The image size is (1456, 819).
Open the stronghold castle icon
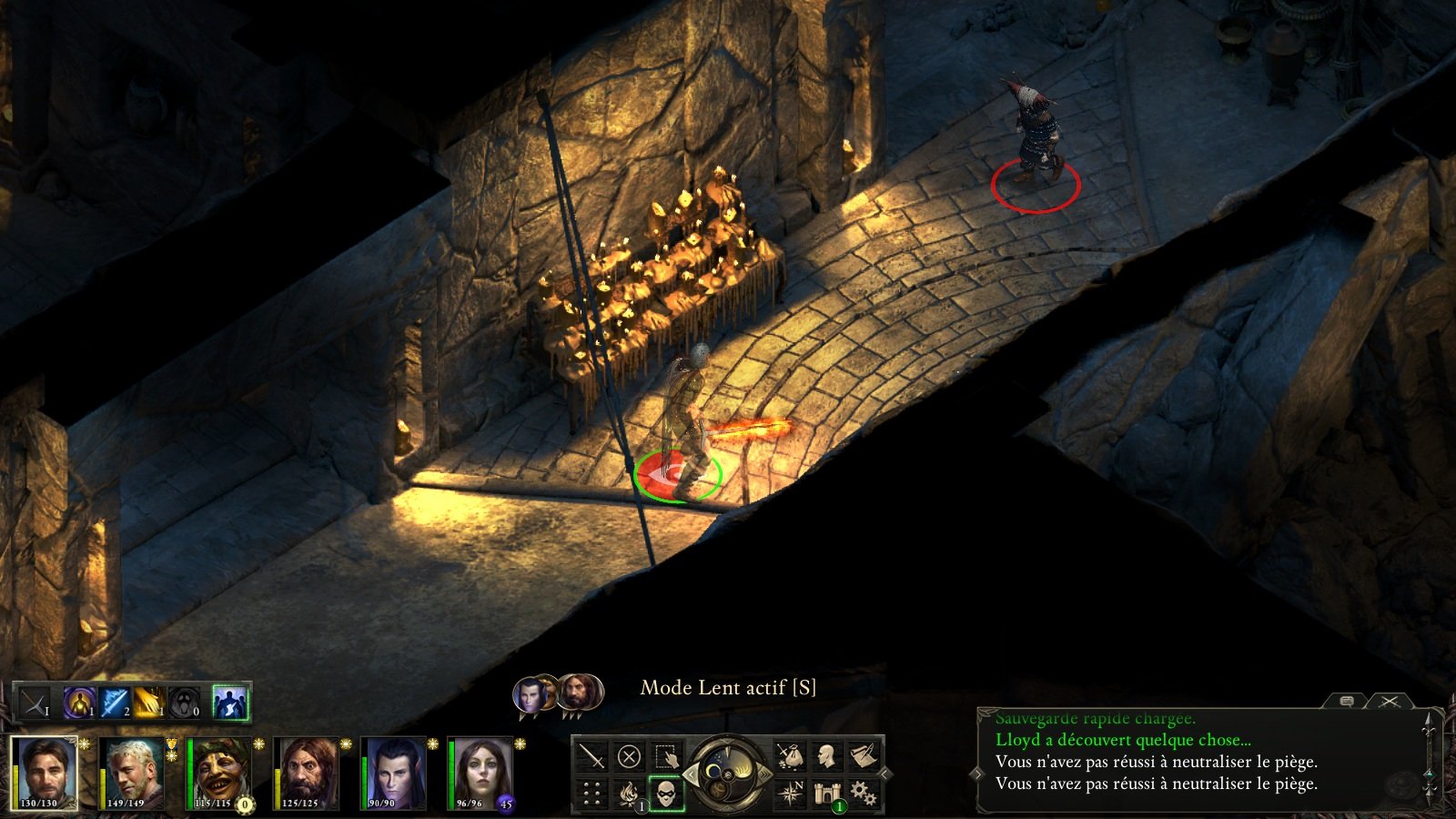(826, 794)
